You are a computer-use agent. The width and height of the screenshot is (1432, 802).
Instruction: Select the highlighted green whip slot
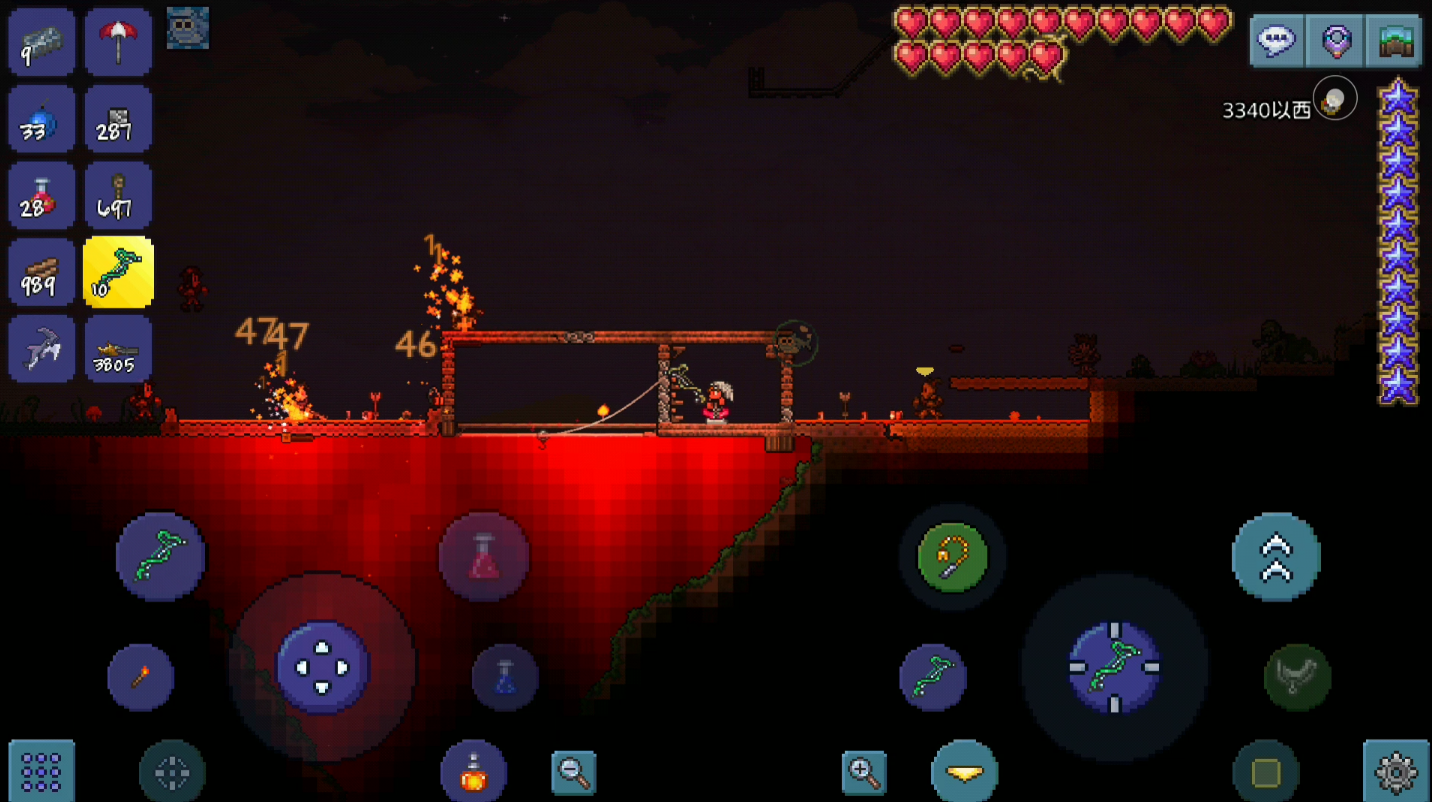coord(119,273)
